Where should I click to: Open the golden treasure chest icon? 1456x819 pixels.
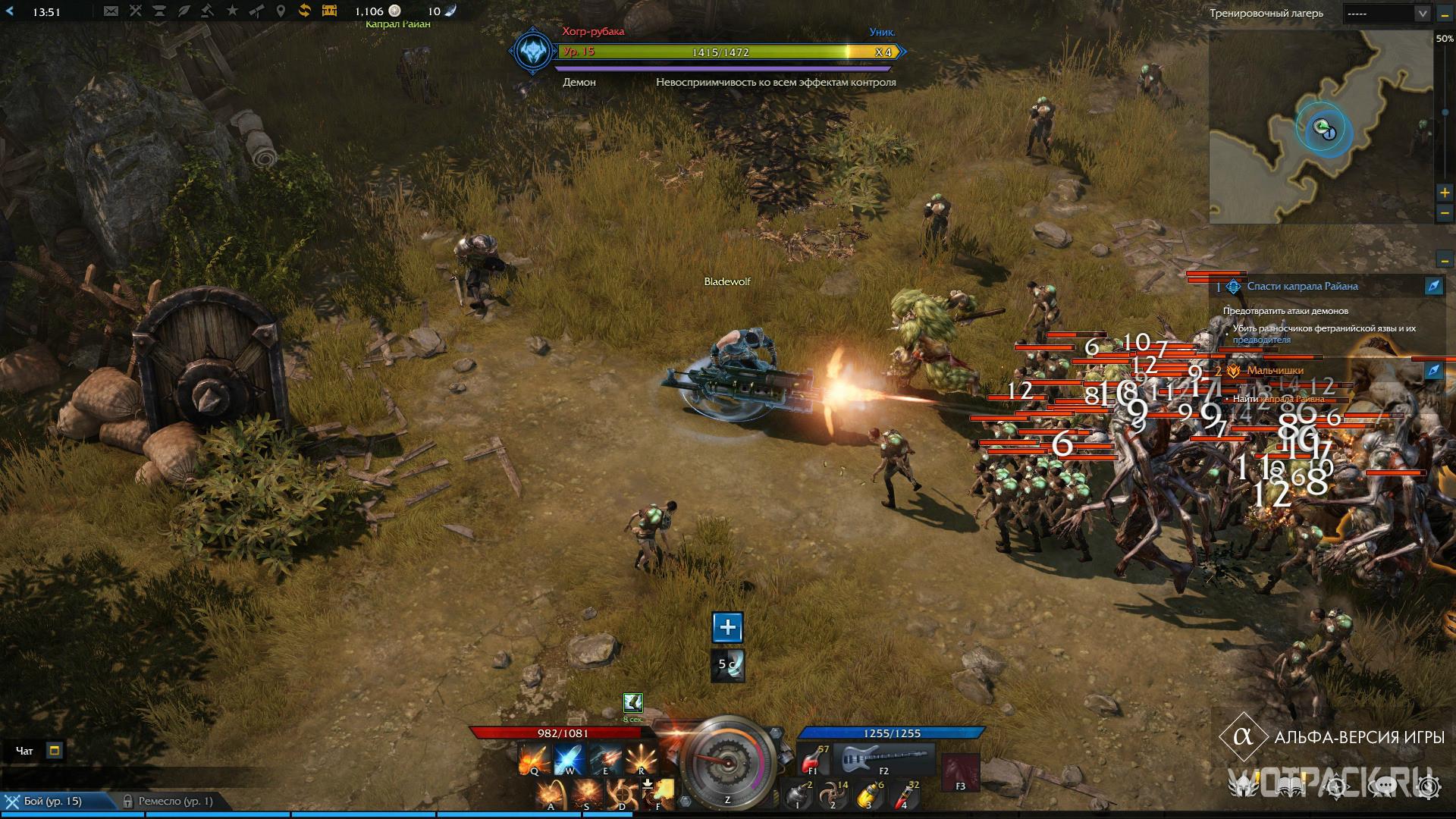pos(329,11)
